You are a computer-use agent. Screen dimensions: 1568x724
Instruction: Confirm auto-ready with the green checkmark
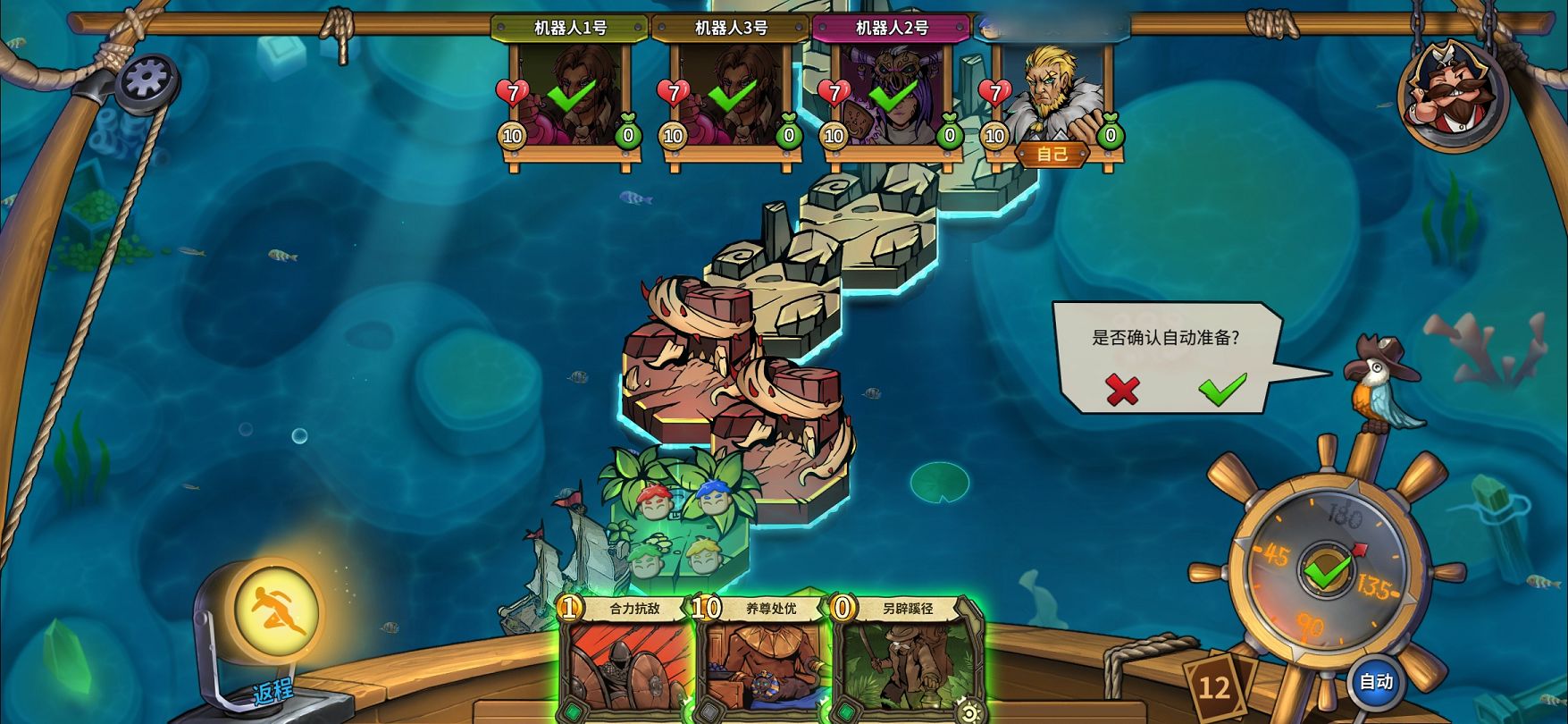click(1221, 389)
